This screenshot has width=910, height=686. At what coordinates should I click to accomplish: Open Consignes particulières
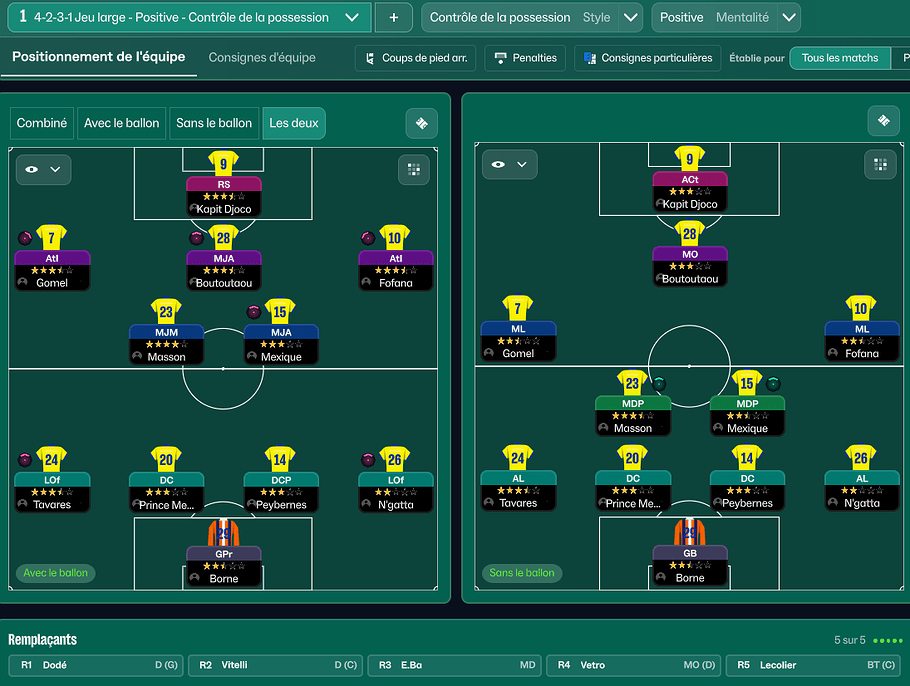click(x=648, y=58)
